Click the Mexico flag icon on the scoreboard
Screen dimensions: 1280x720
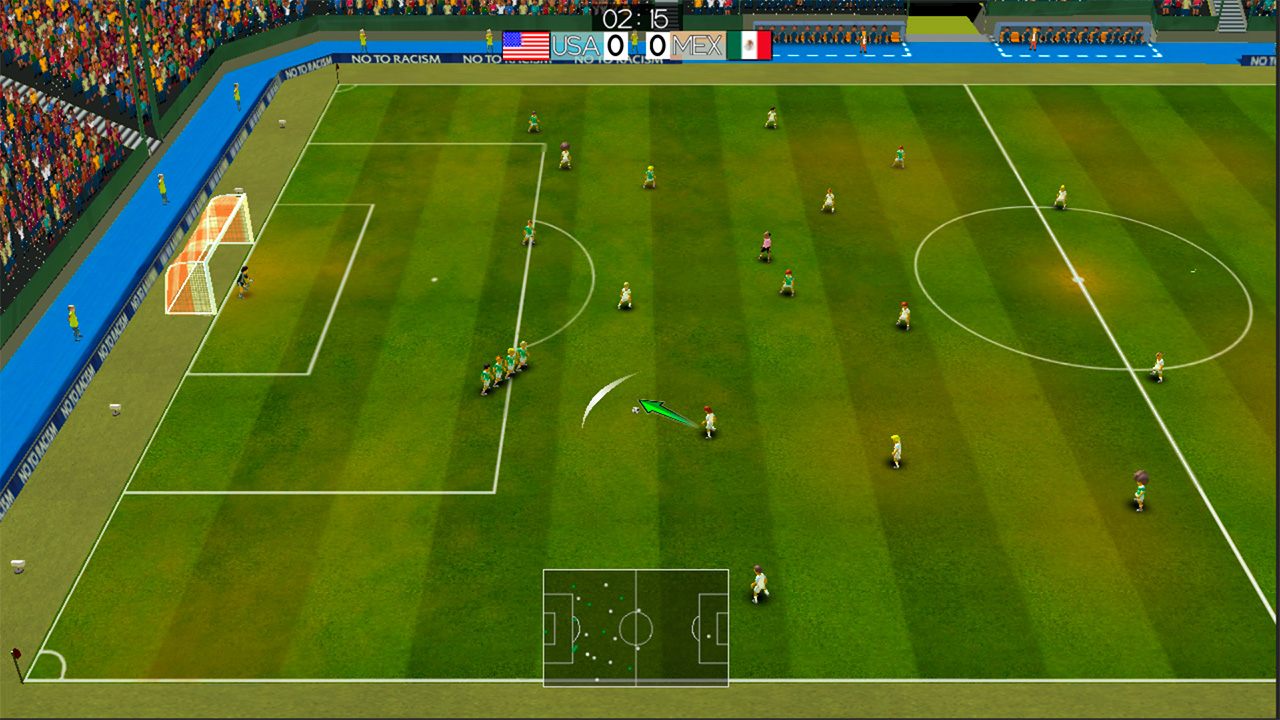tap(749, 45)
